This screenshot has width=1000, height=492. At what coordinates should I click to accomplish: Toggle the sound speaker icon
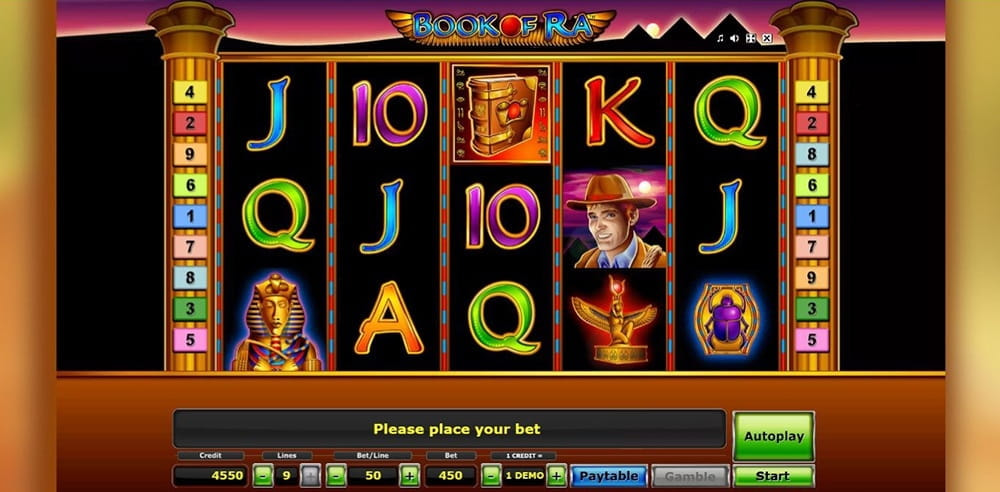735,38
